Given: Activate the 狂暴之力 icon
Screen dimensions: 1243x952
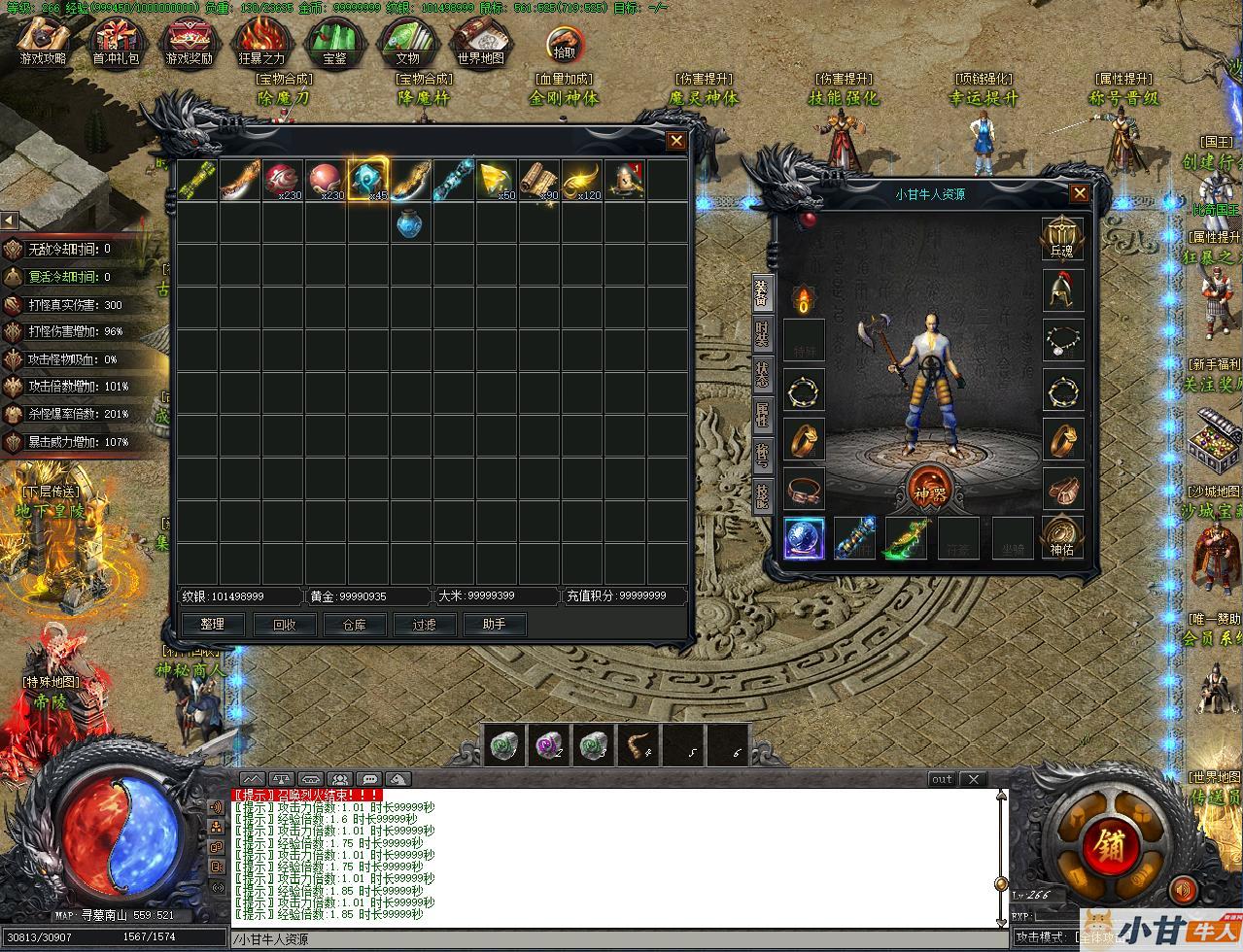Looking at the screenshot, I should pos(261,43).
